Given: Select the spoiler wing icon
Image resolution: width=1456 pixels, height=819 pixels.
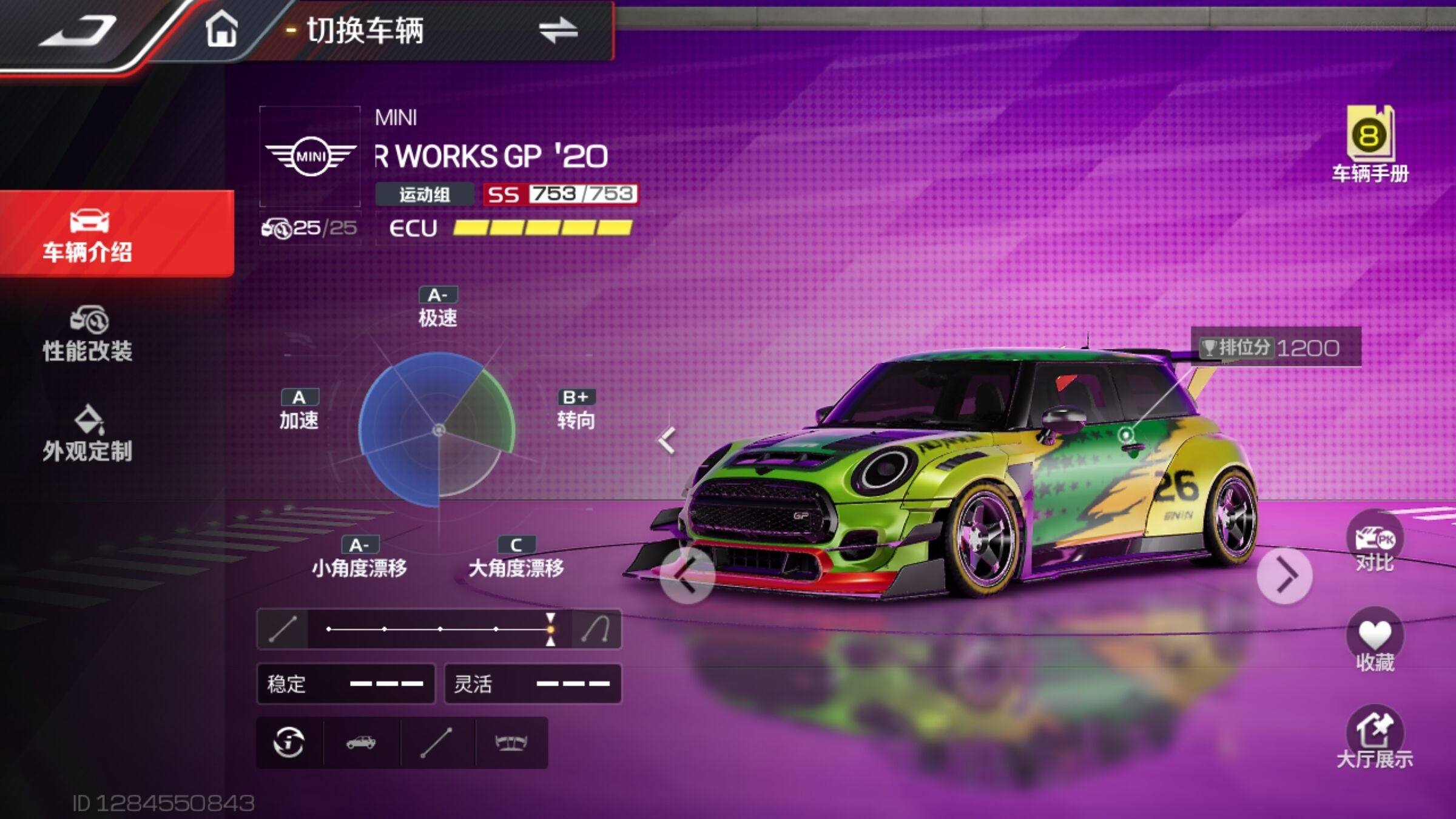Looking at the screenshot, I should tap(511, 743).
